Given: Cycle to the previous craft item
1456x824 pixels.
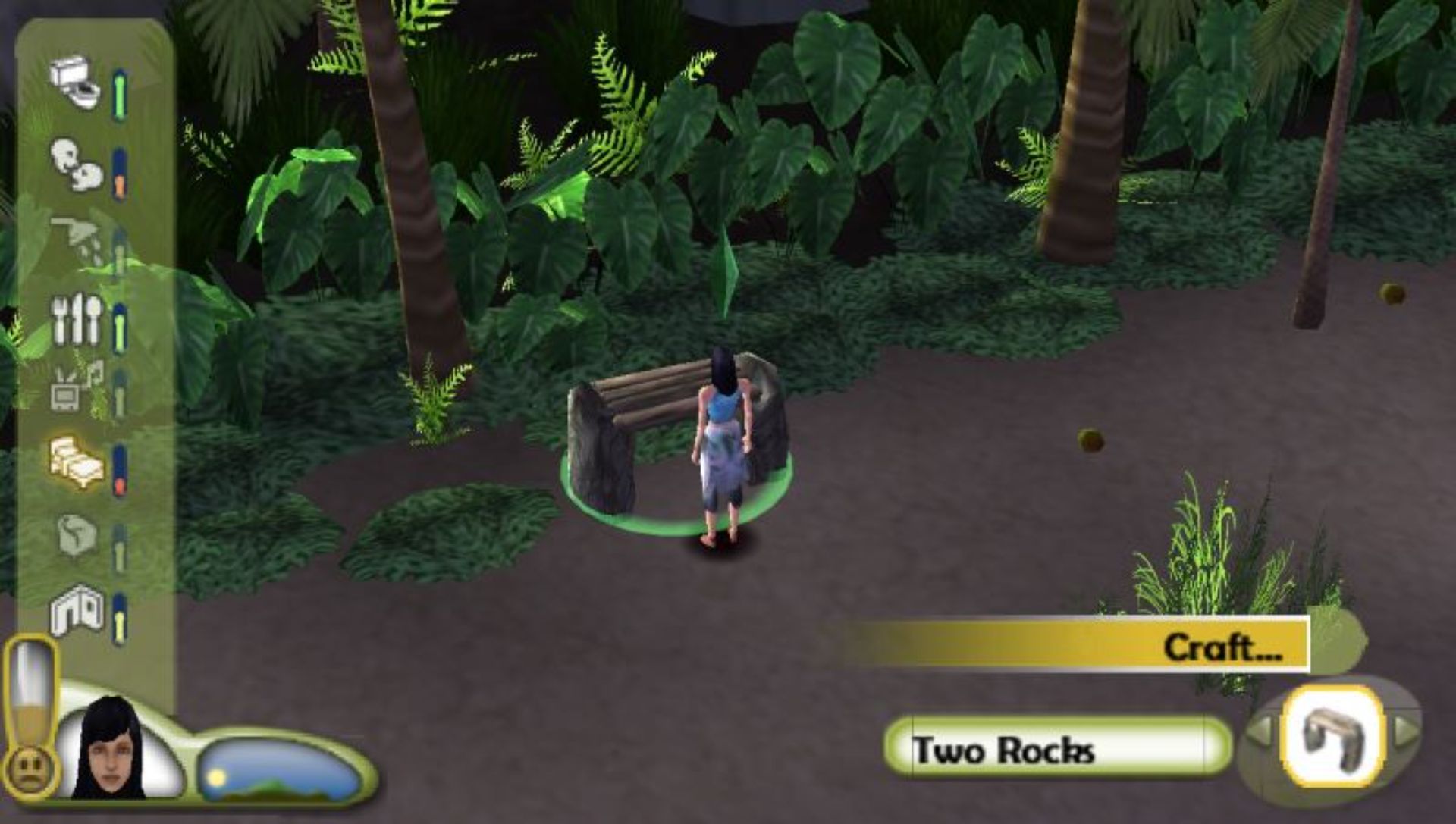Looking at the screenshot, I should 1260,731.
